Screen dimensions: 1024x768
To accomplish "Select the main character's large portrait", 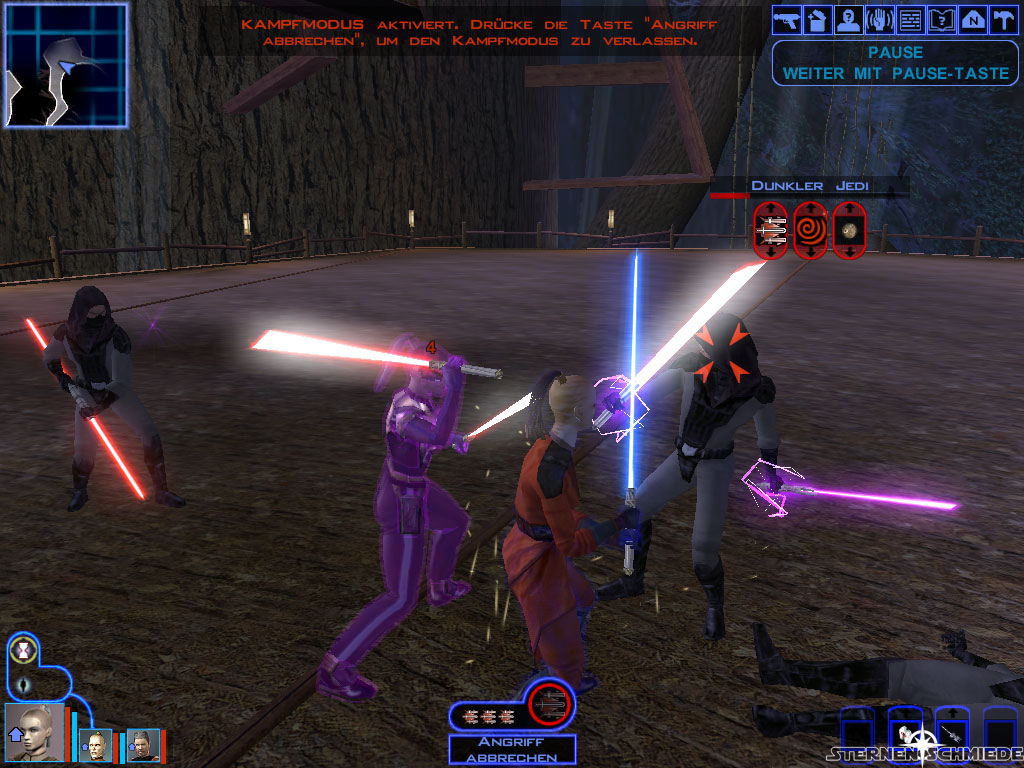I will (x=34, y=733).
